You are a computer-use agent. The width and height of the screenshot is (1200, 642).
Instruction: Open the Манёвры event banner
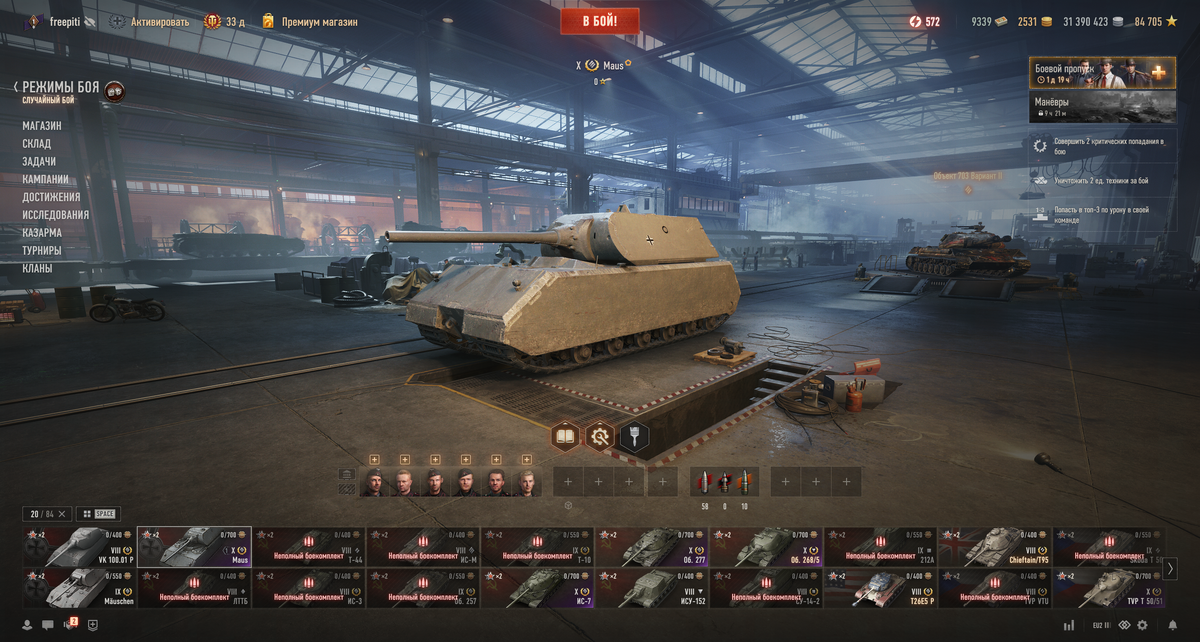pos(1102,107)
